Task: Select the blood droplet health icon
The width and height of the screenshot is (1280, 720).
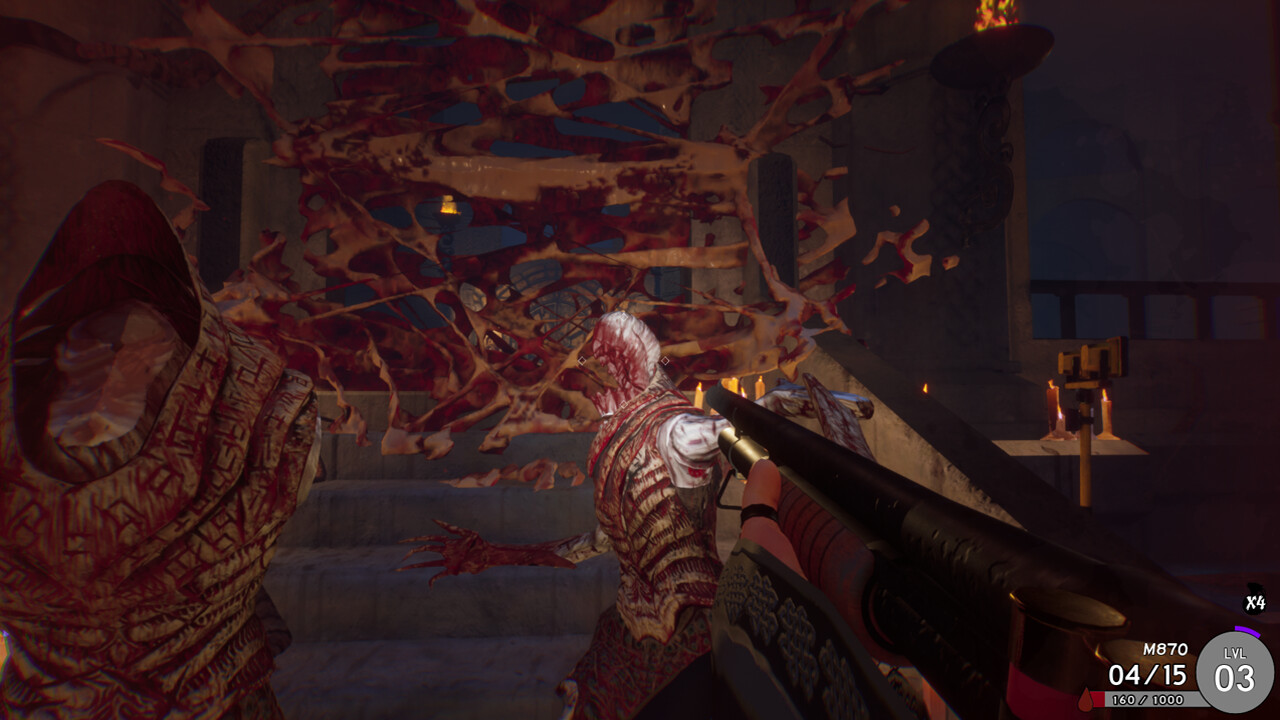Action: click(x=1086, y=701)
